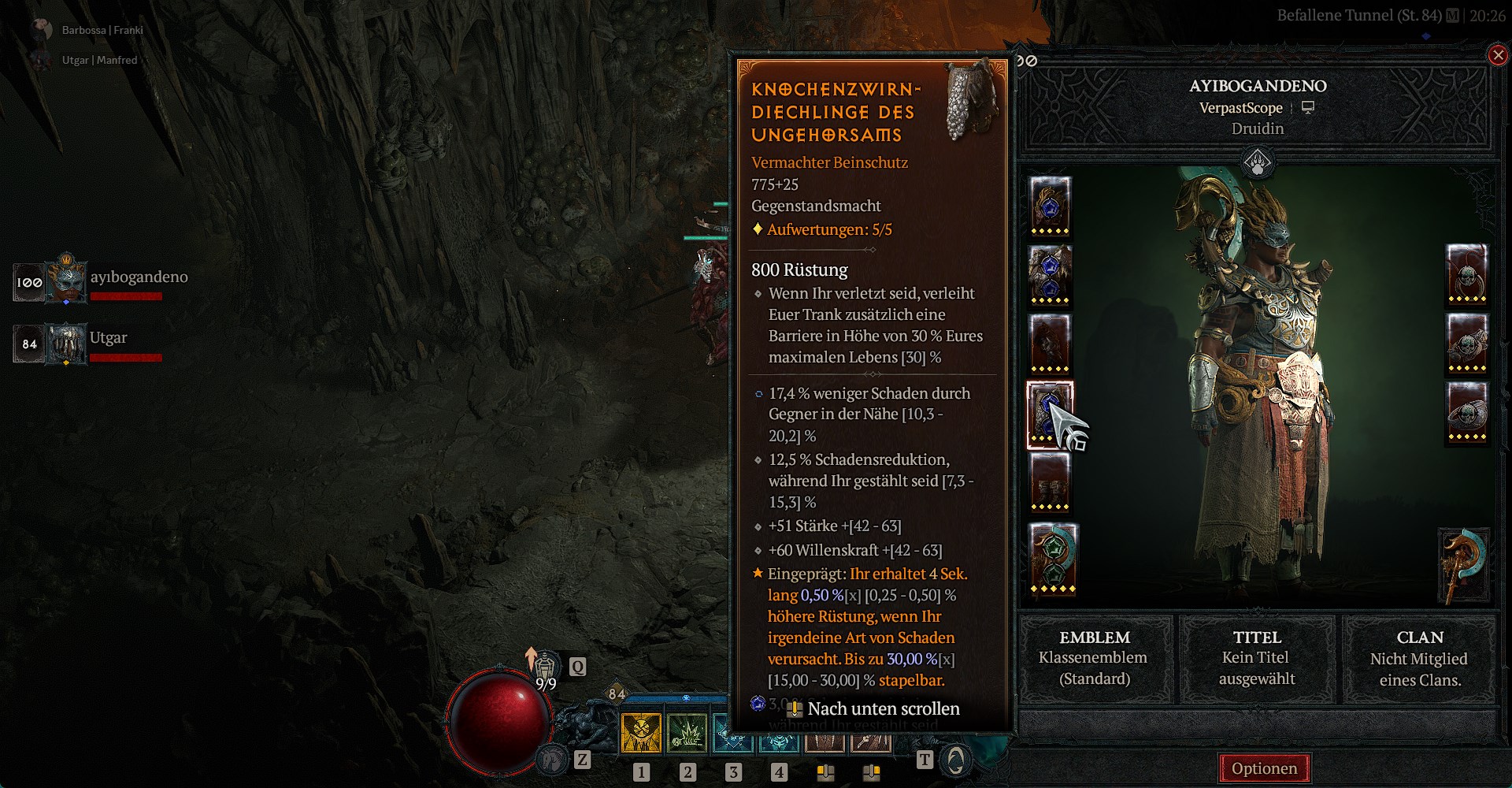Select the curved staff weapon slot
Viewport: 1512px width, 788px height.
coord(1464,566)
